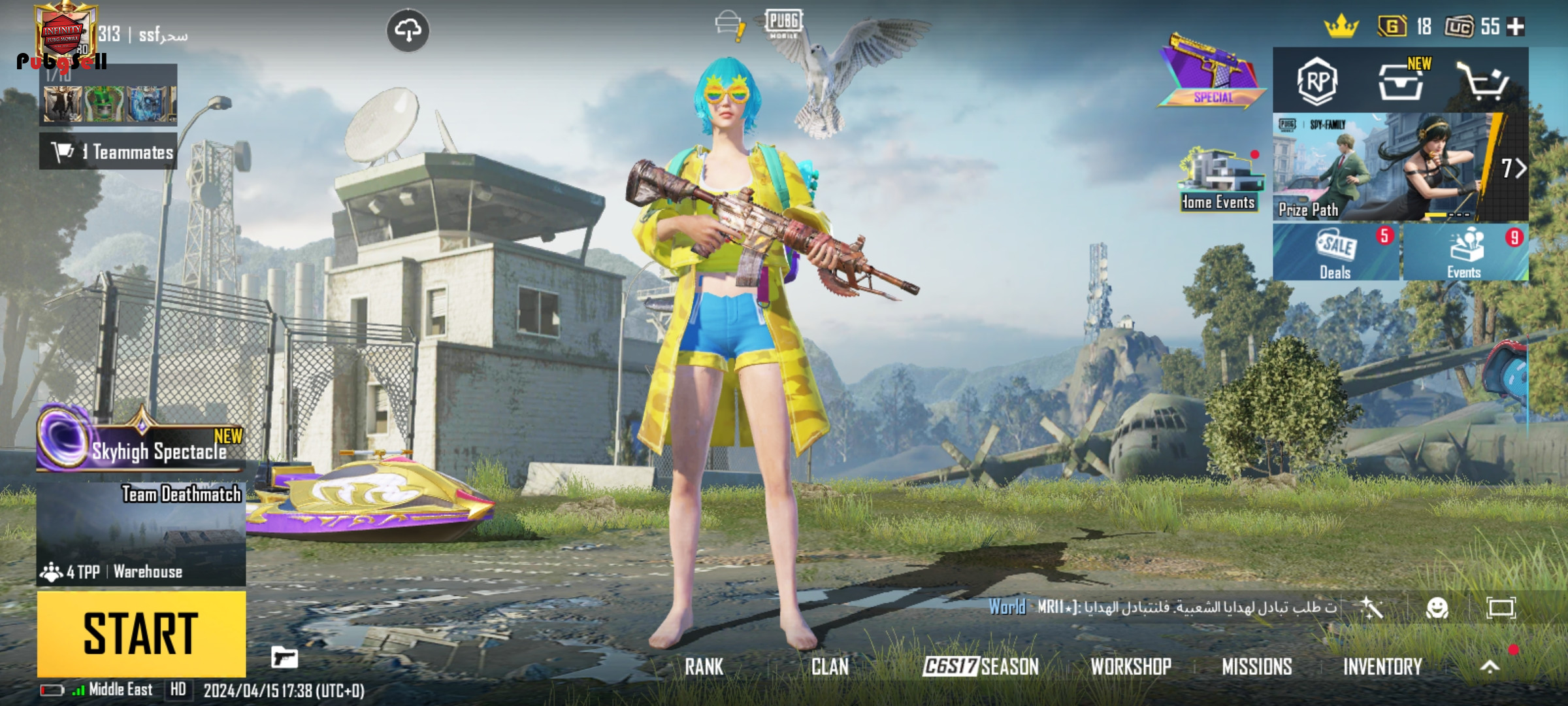Open the INVENTORY menu
This screenshot has height=706, width=1568.
[x=1382, y=667]
